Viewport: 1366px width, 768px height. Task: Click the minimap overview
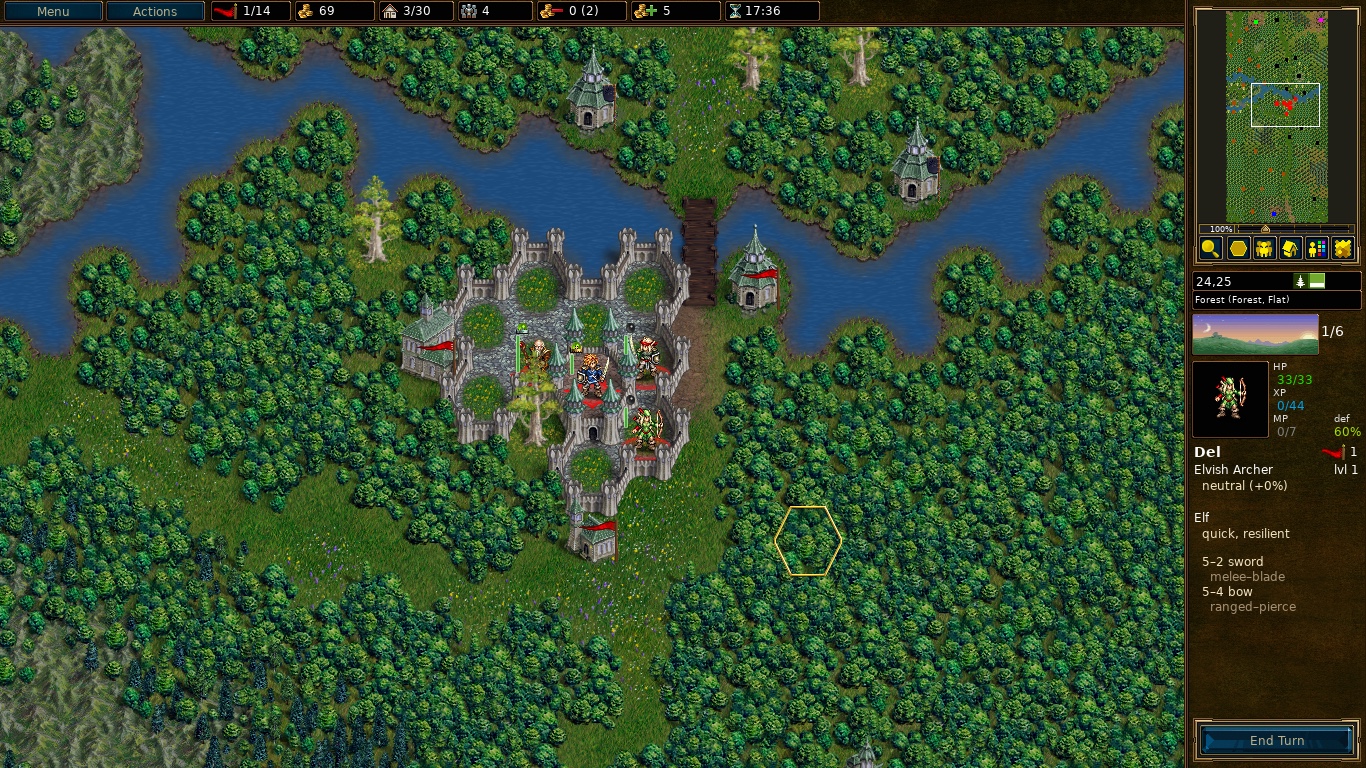[x=1276, y=115]
